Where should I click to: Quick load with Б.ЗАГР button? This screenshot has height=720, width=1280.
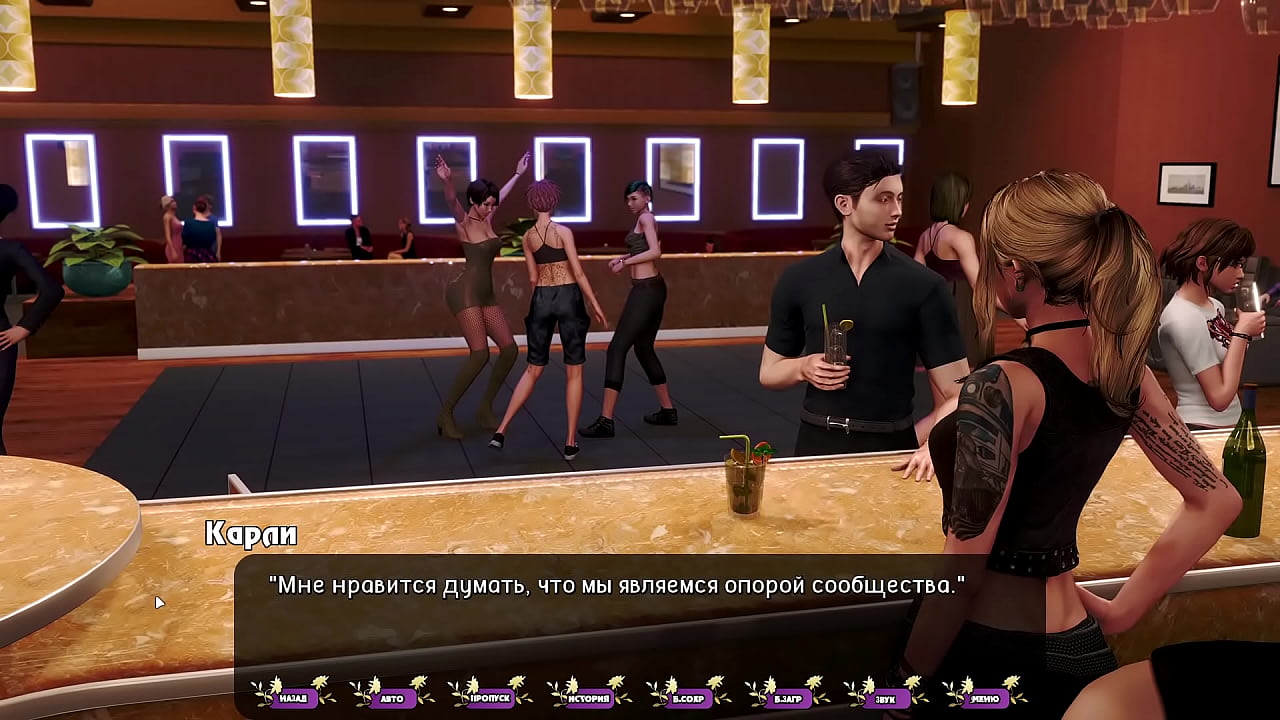(787, 698)
